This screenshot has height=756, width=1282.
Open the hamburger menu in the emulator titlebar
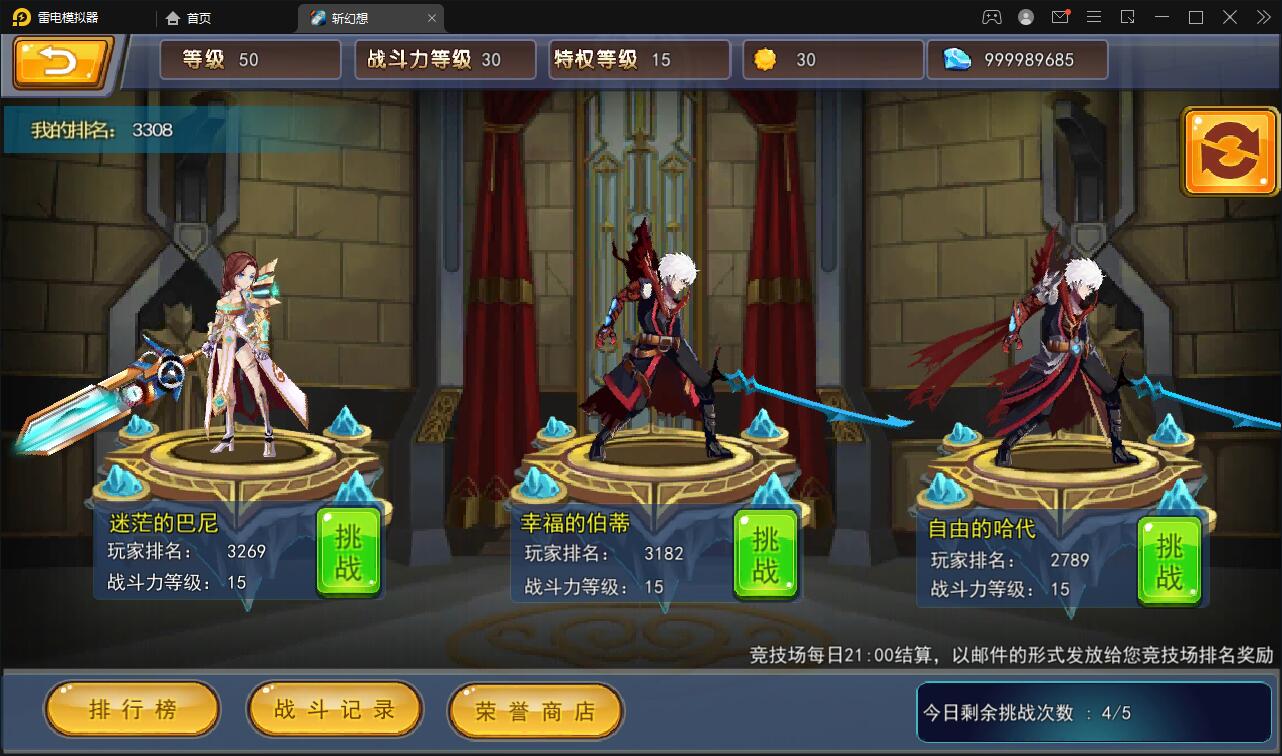pos(1093,17)
